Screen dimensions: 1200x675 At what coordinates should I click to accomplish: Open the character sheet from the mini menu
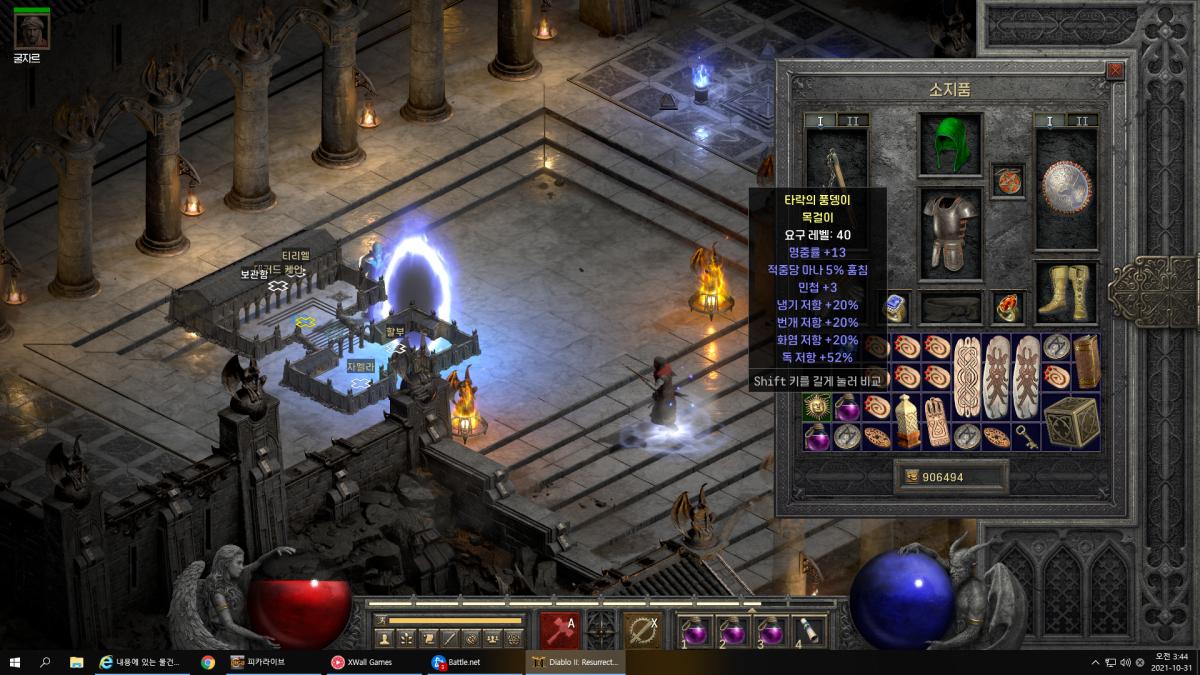pos(385,637)
